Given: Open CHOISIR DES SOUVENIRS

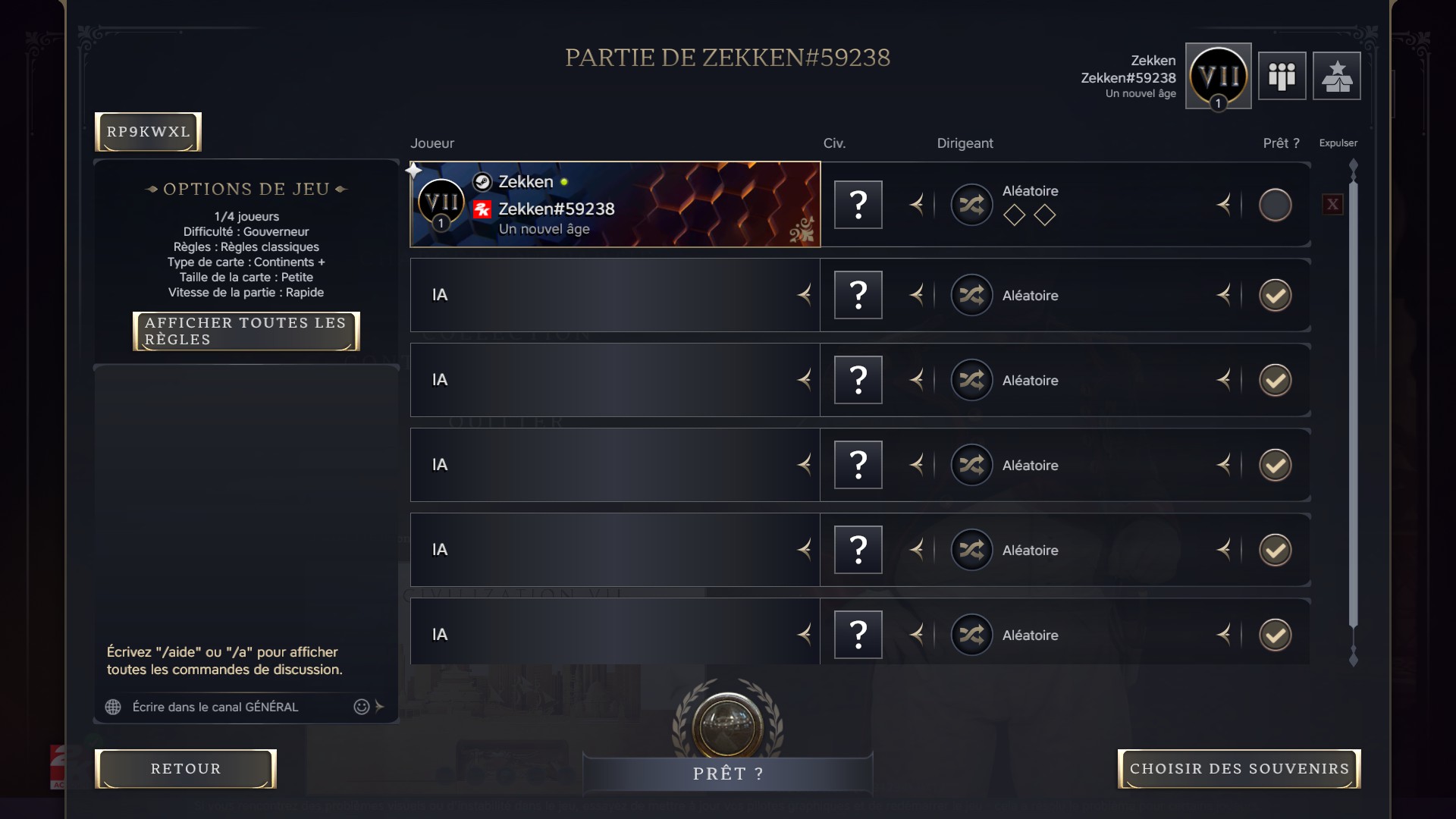Looking at the screenshot, I should coord(1239,769).
